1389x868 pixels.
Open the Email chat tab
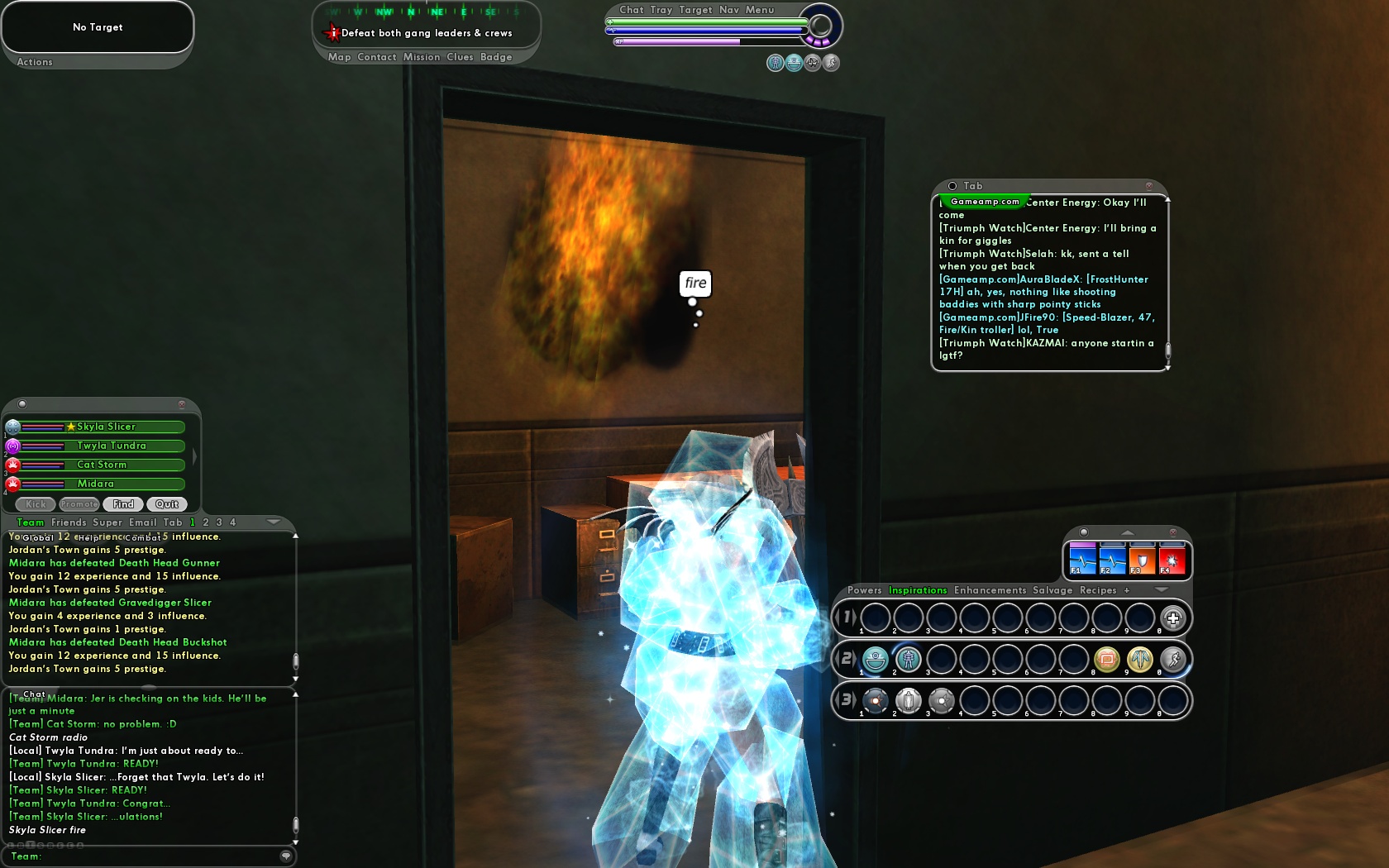pyautogui.click(x=142, y=522)
